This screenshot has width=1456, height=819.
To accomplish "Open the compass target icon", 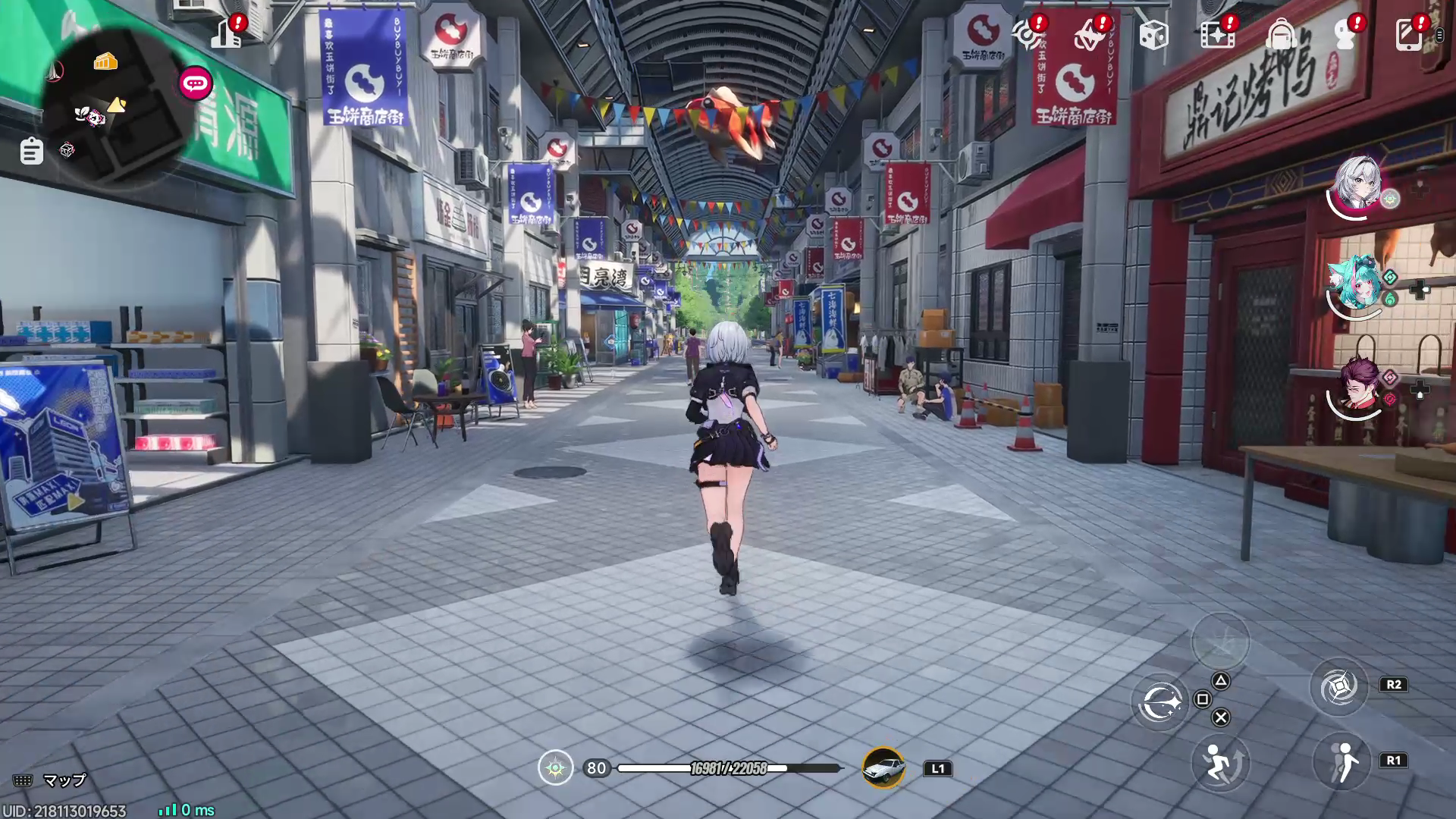I will point(1025,35).
